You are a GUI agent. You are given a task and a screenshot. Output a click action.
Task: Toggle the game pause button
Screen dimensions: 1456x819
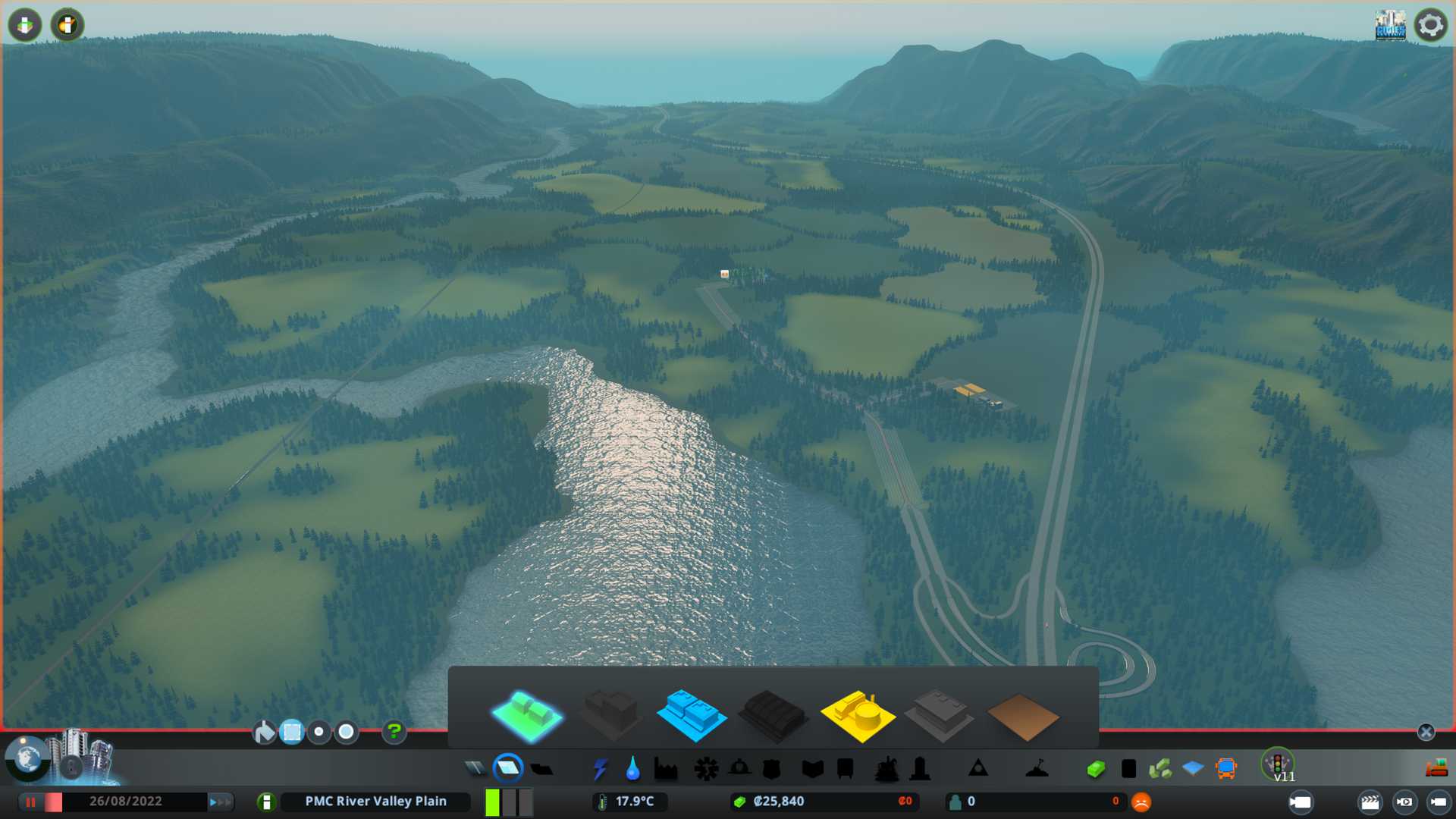pyautogui.click(x=31, y=802)
